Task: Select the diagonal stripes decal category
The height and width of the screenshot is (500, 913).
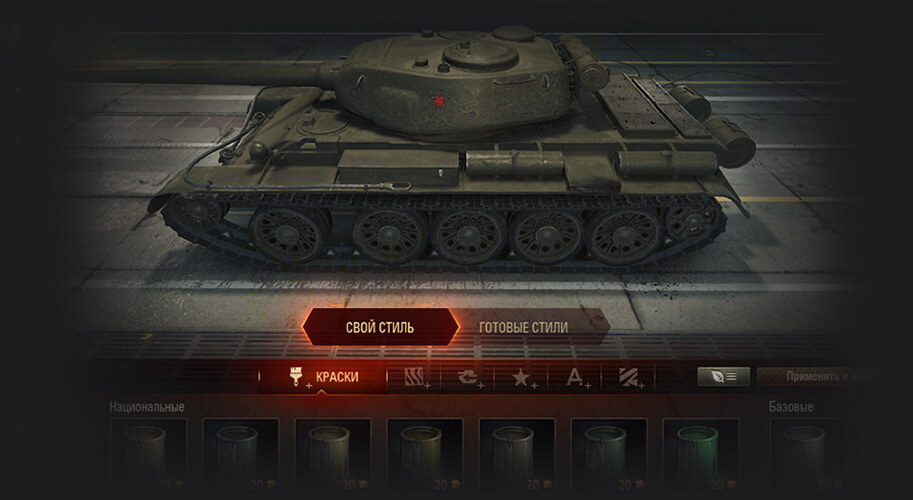Action: click(x=629, y=377)
